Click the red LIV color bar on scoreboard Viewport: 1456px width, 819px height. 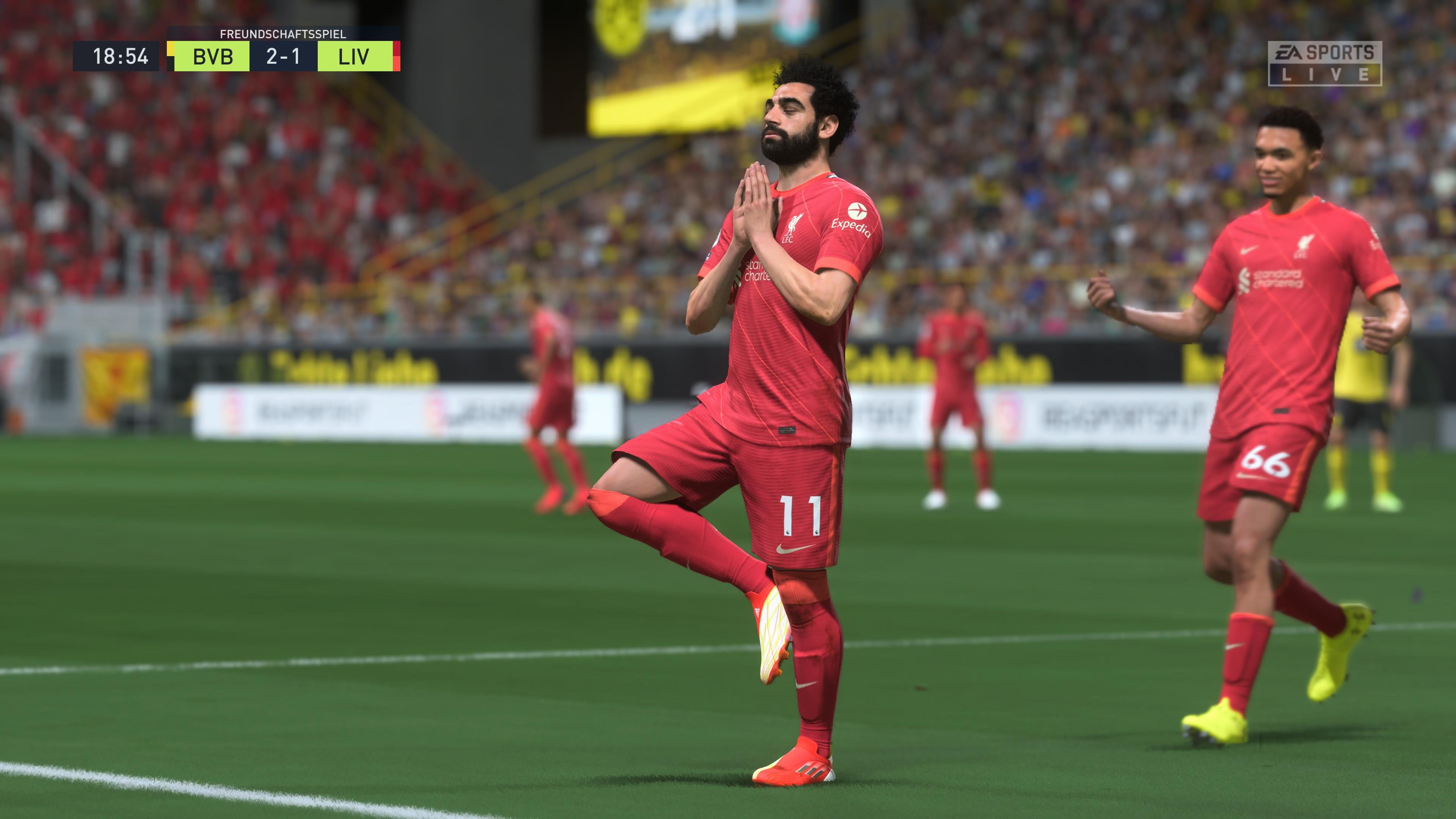(x=397, y=55)
